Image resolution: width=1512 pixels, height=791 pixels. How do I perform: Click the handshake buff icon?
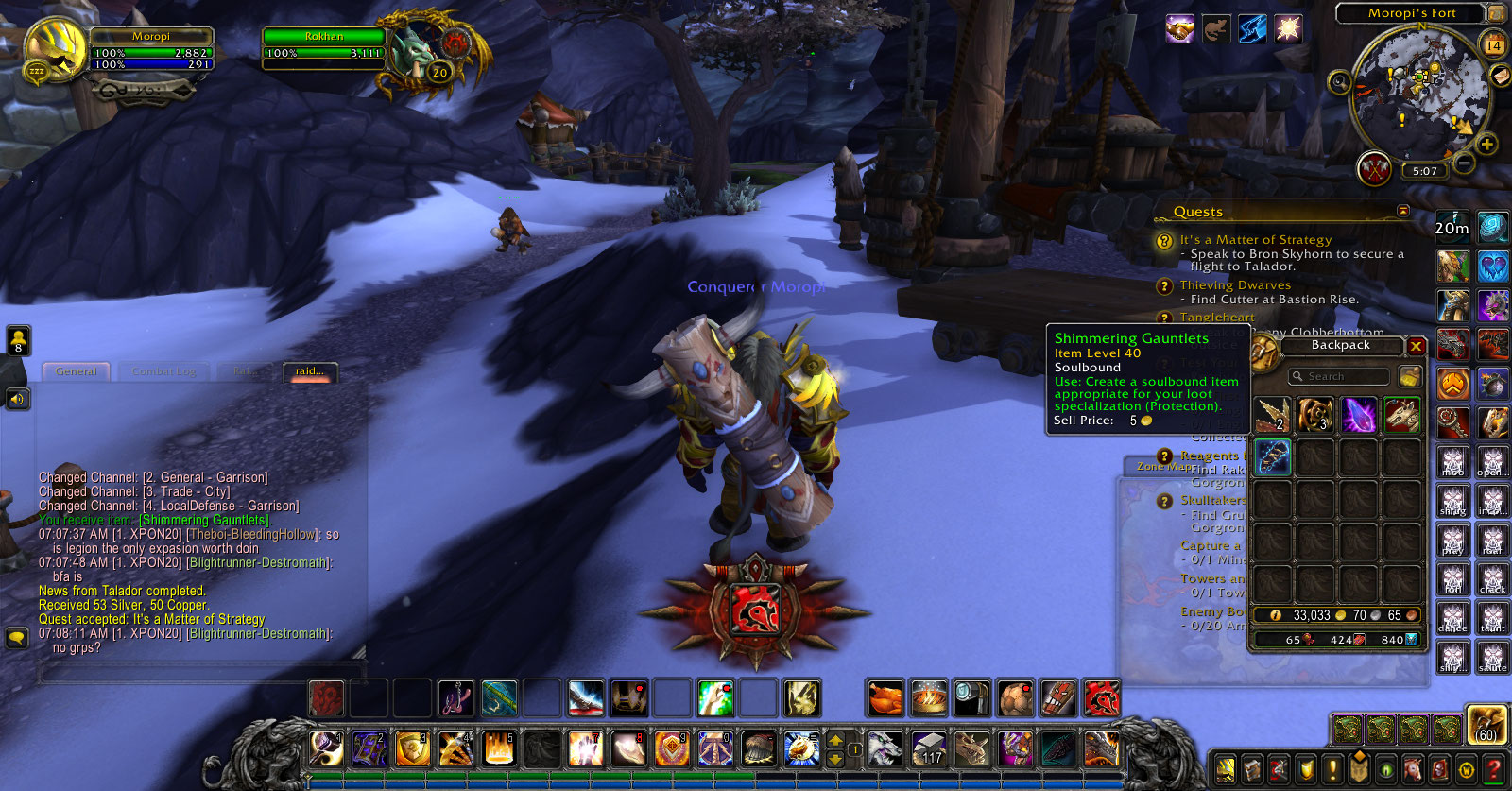tap(1179, 29)
